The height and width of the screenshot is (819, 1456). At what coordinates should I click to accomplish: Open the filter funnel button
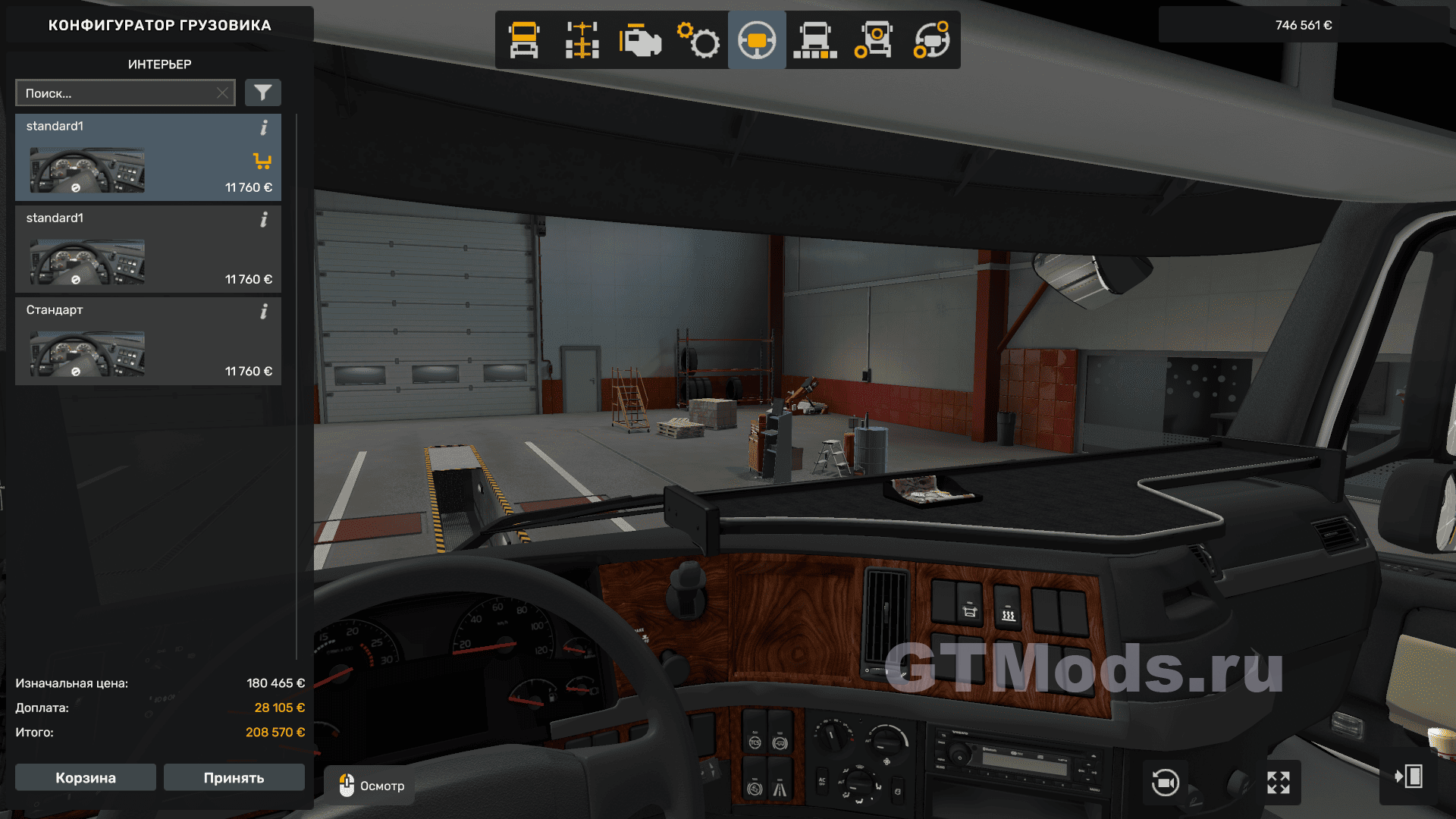pyautogui.click(x=262, y=93)
